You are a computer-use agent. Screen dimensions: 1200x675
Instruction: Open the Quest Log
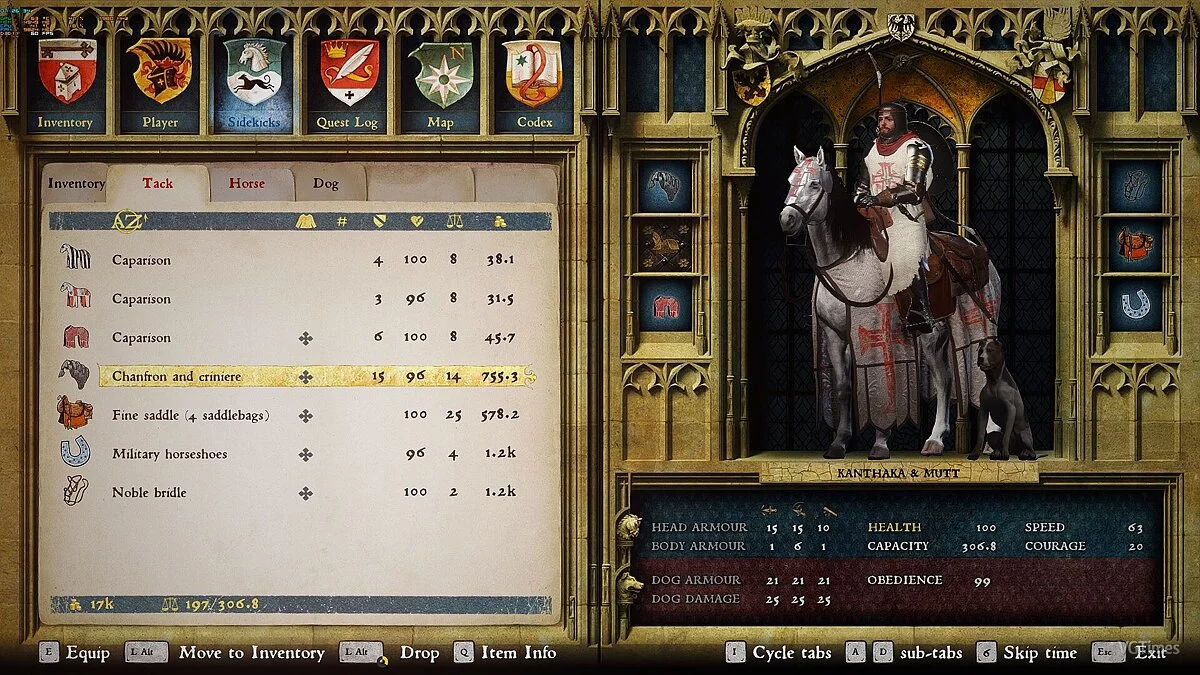pyautogui.click(x=348, y=84)
